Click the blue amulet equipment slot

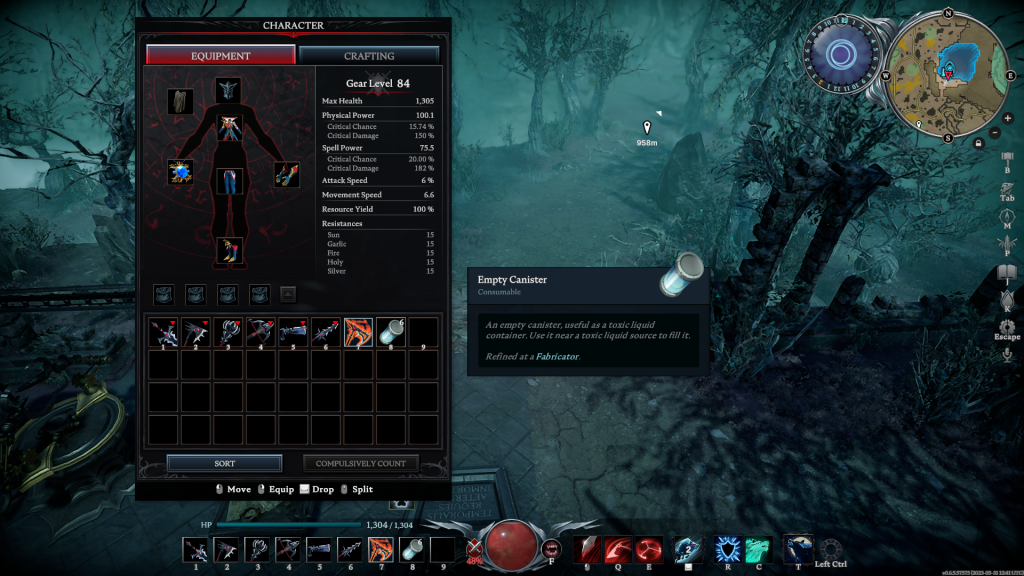pos(181,172)
